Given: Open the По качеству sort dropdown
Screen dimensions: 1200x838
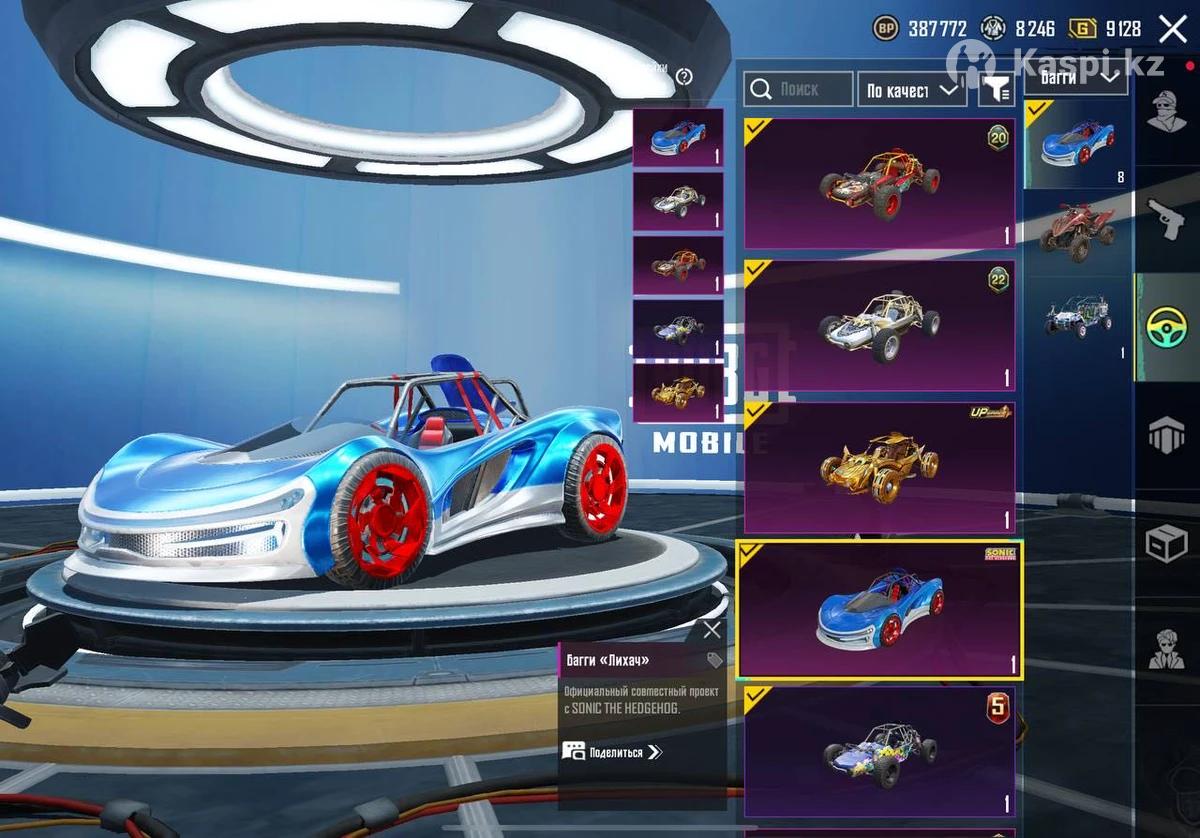Looking at the screenshot, I should coord(912,90).
